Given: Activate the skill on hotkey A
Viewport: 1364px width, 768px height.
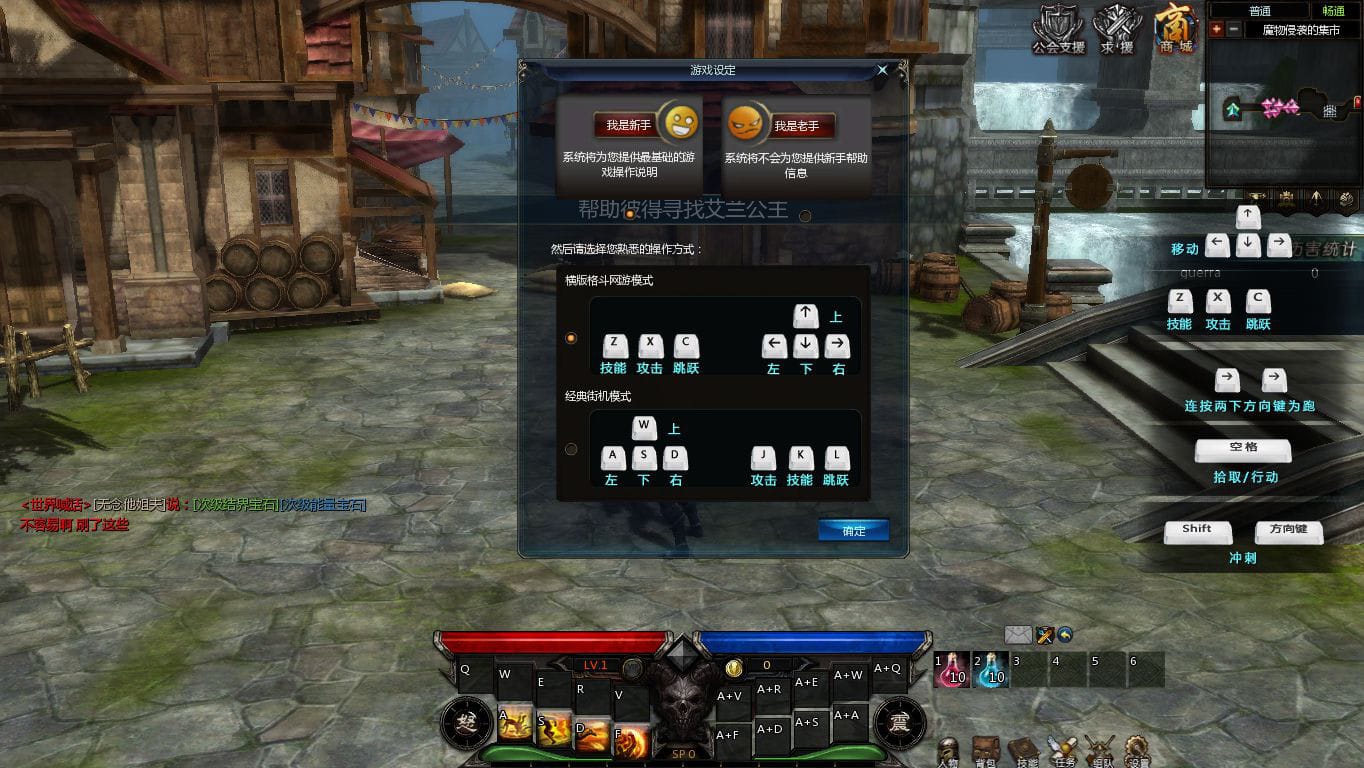Looking at the screenshot, I should click(x=515, y=722).
